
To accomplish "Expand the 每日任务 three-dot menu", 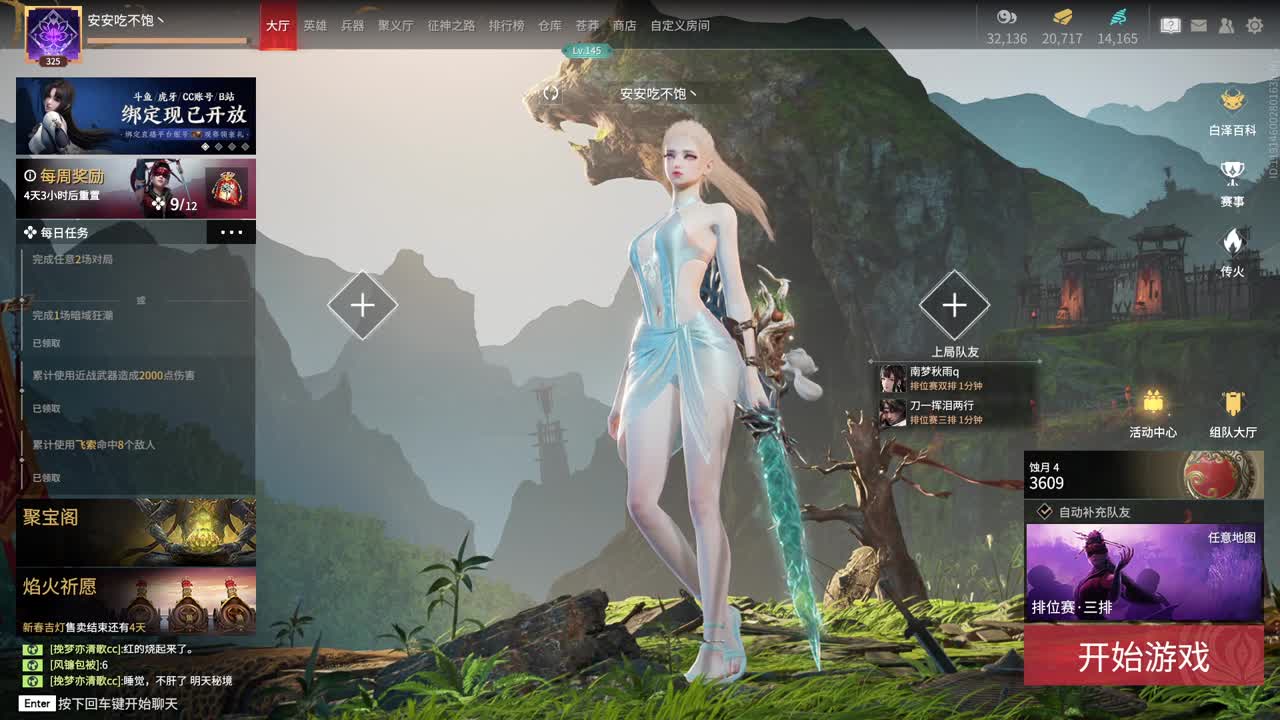I will point(231,232).
